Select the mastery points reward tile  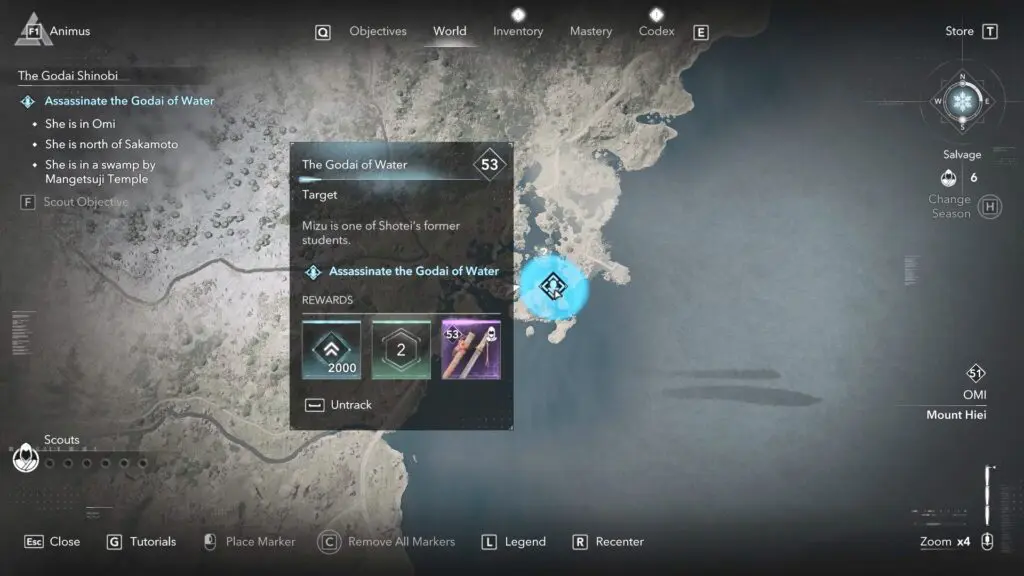point(401,350)
